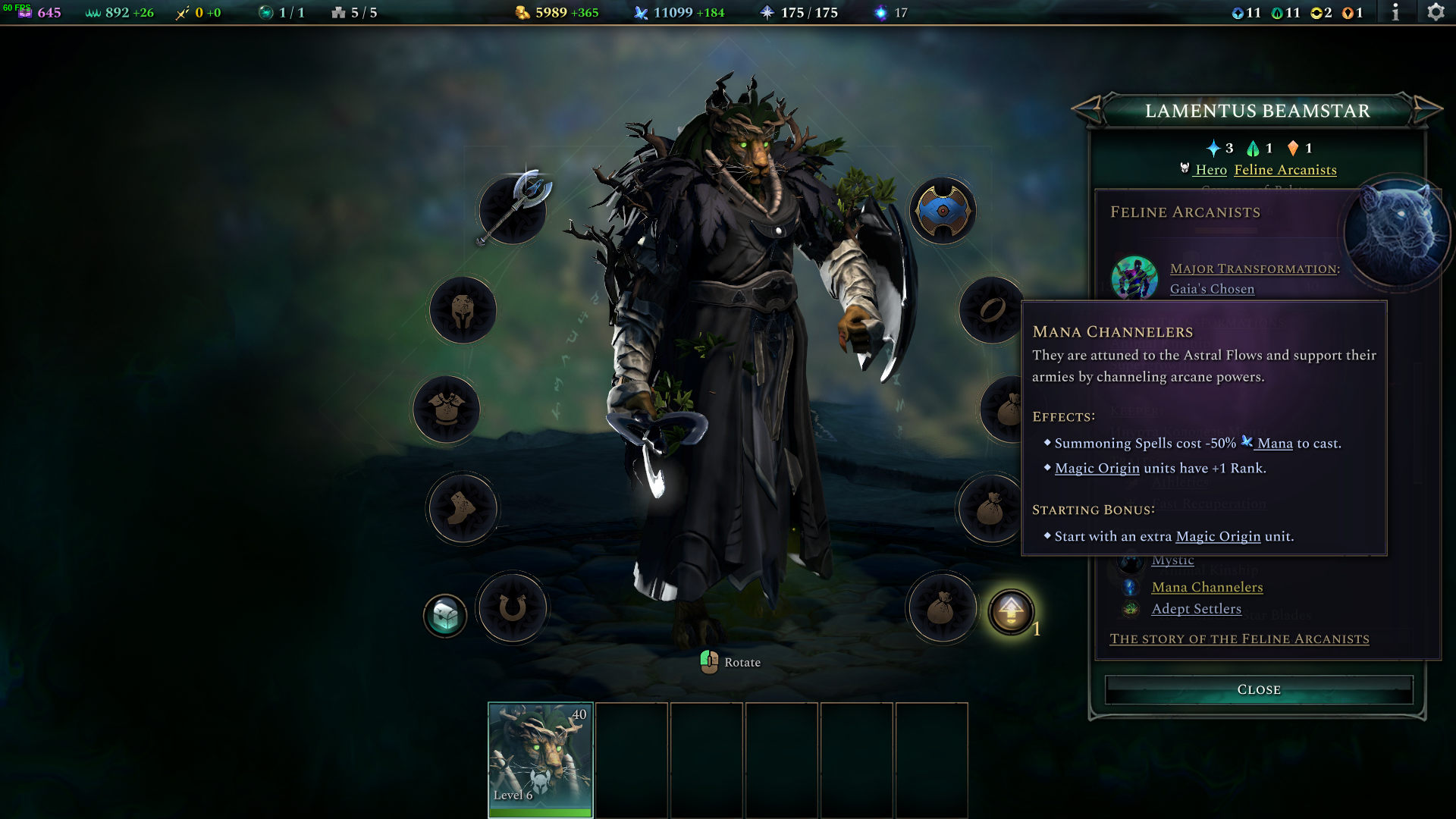This screenshot has width=1456, height=819.
Task: Open The Story of the Feline Arcanists
Action: (1239, 639)
